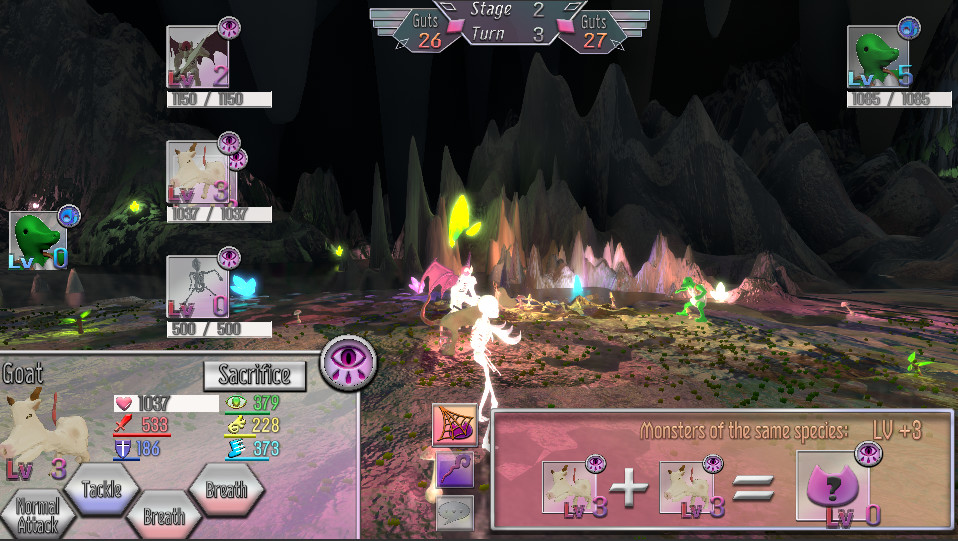Select the spider web icon

453,425
